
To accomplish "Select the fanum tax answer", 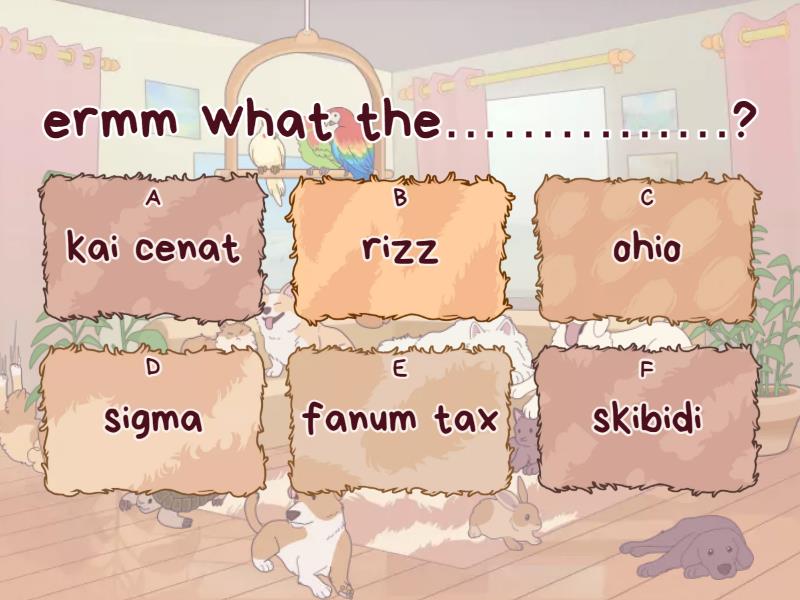I will (x=400, y=419).
